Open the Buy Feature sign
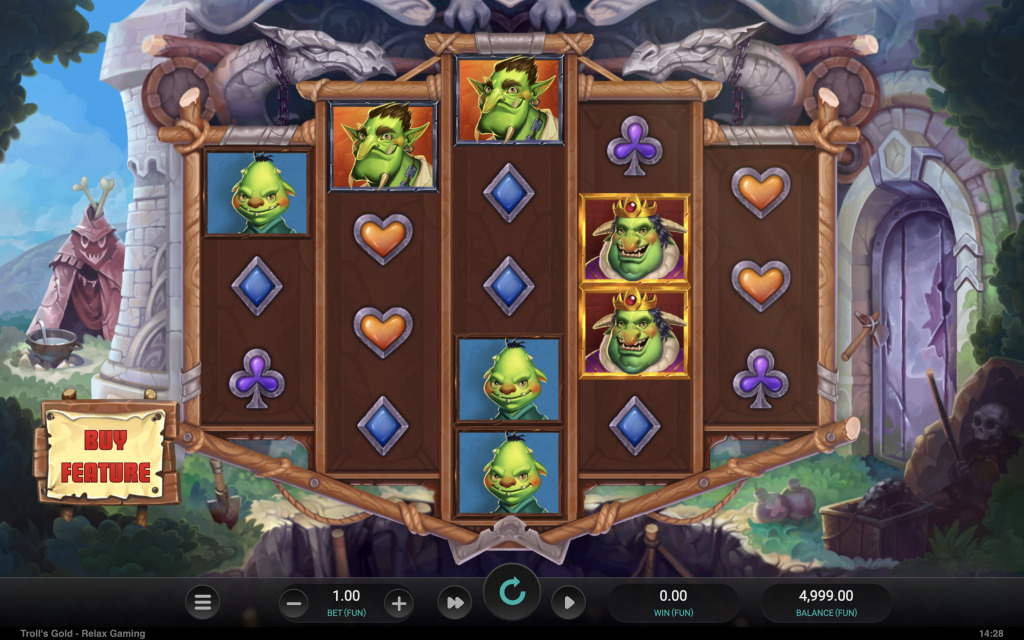Screen dimensions: 1024x640 click(x=106, y=453)
